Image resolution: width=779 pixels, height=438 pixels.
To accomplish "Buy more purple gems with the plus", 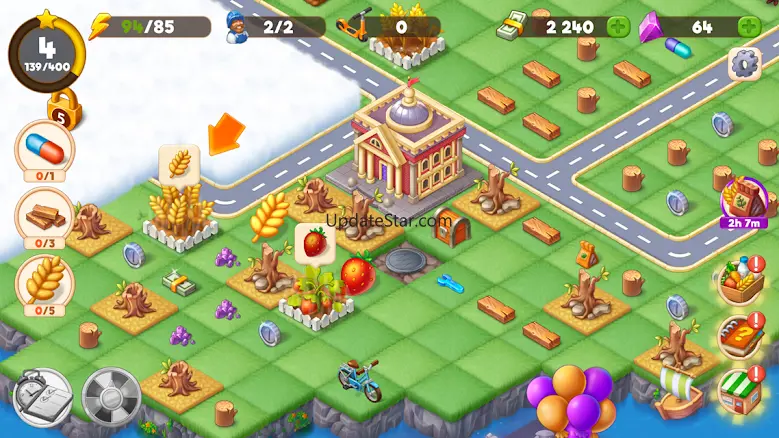I will [x=748, y=27].
